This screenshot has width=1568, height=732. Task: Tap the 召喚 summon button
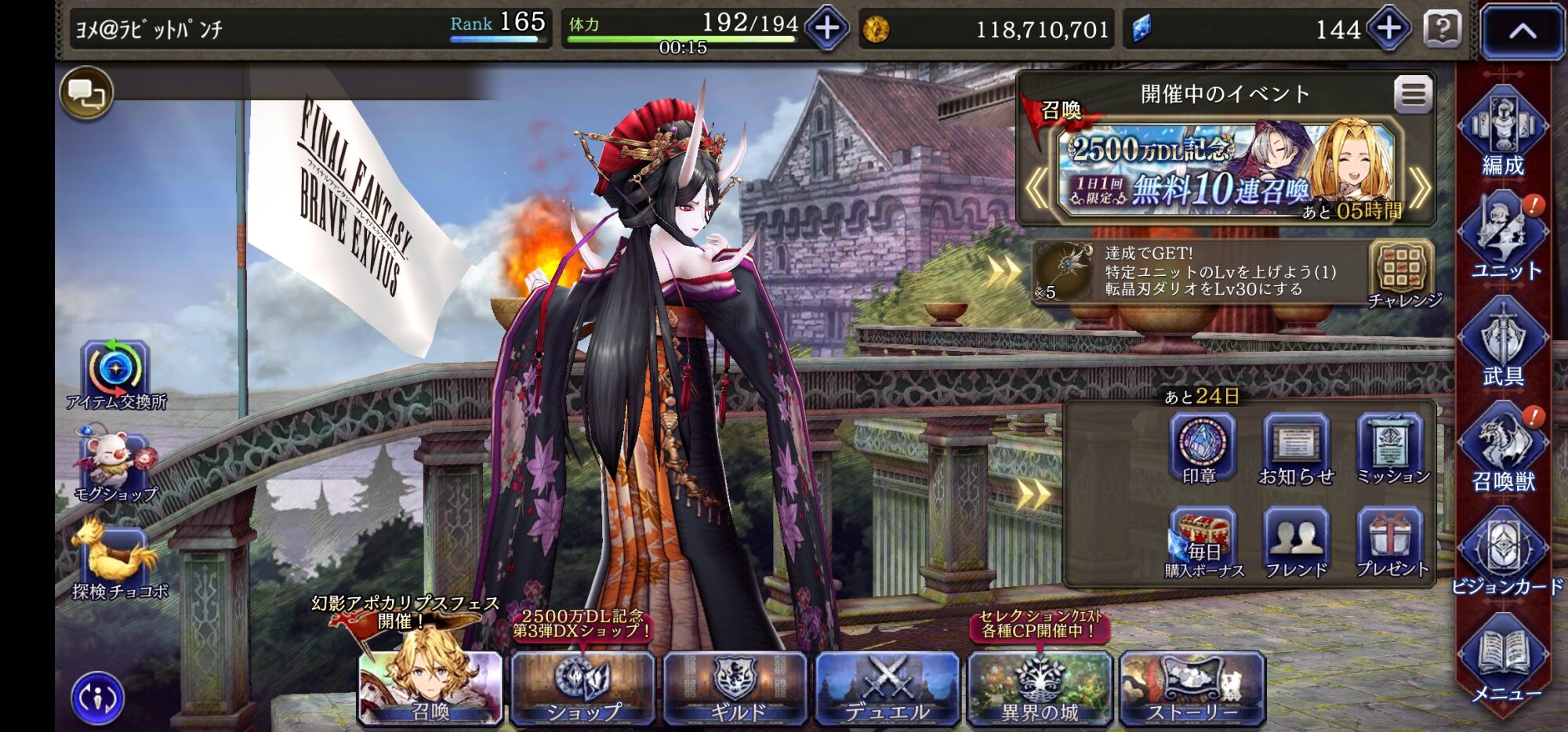click(430, 687)
